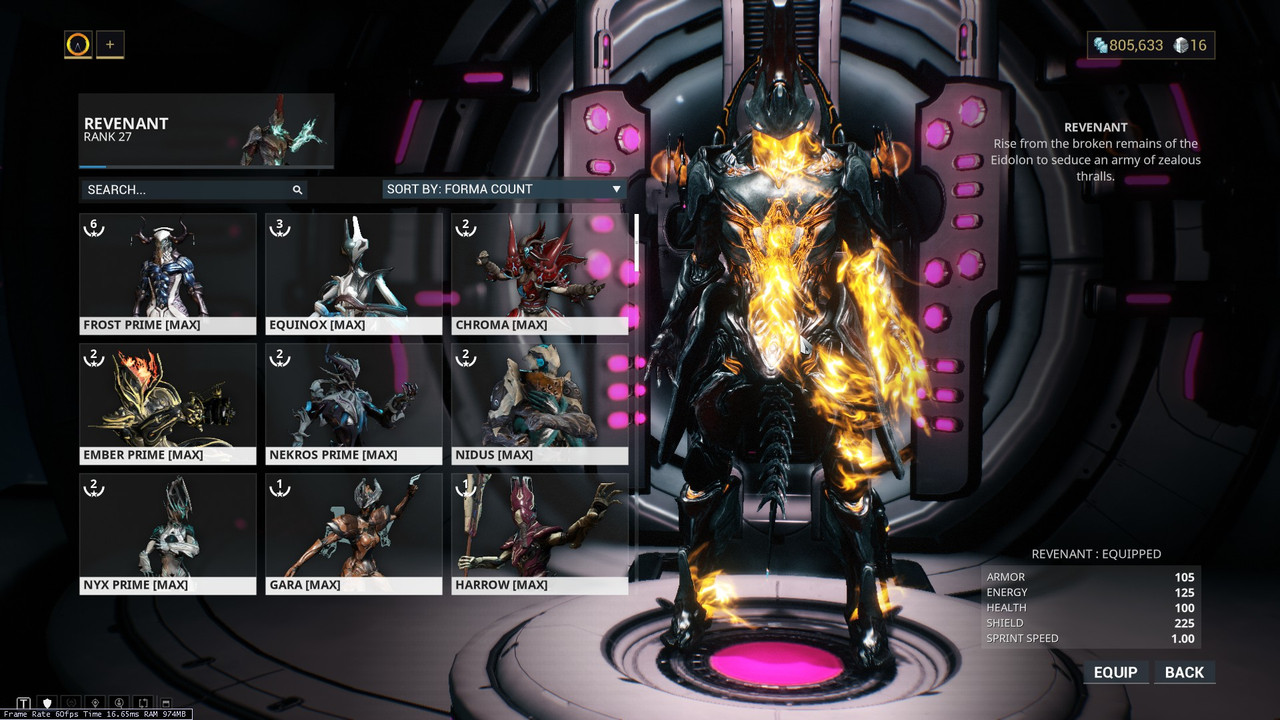Open the Sort By Forma Count dropdown
The width and height of the screenshot is (1280, 720).
[x=504, y=189]
